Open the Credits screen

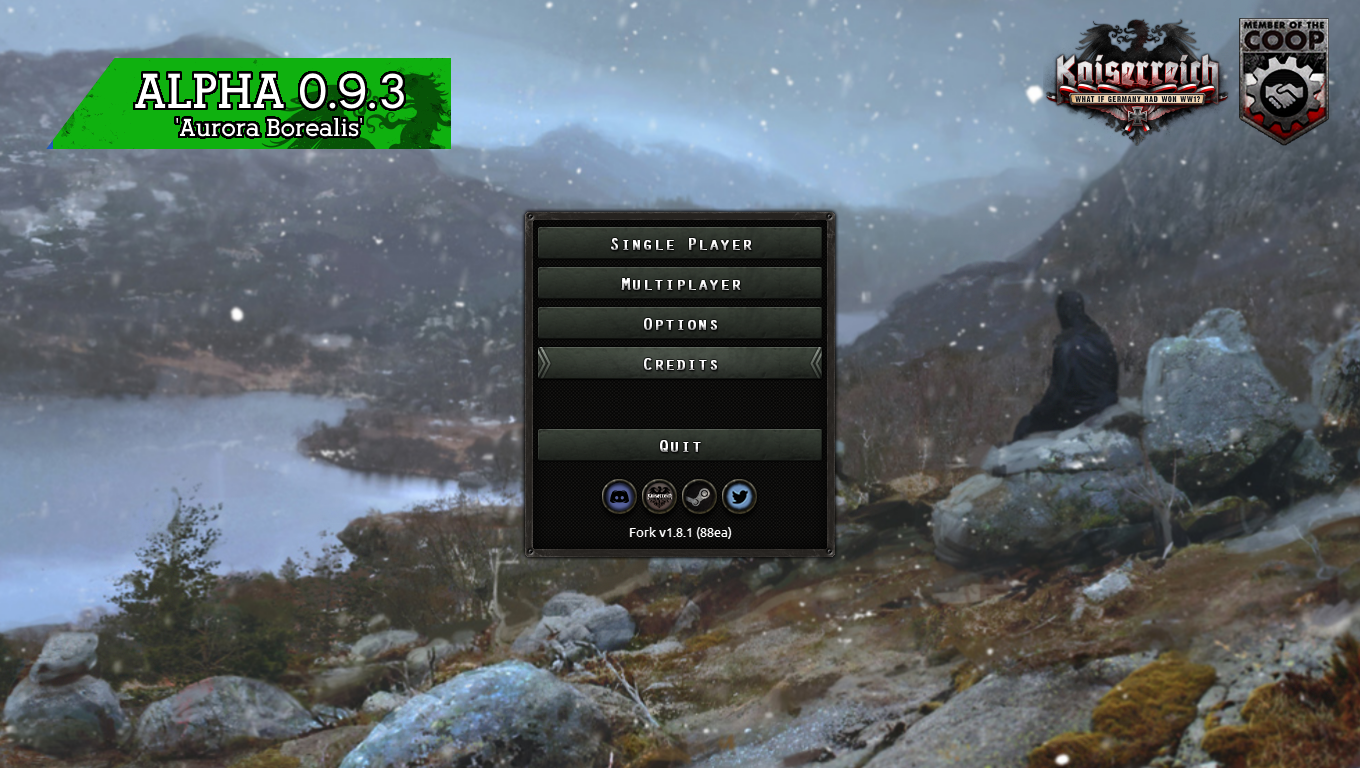click(x=679, y=364)
